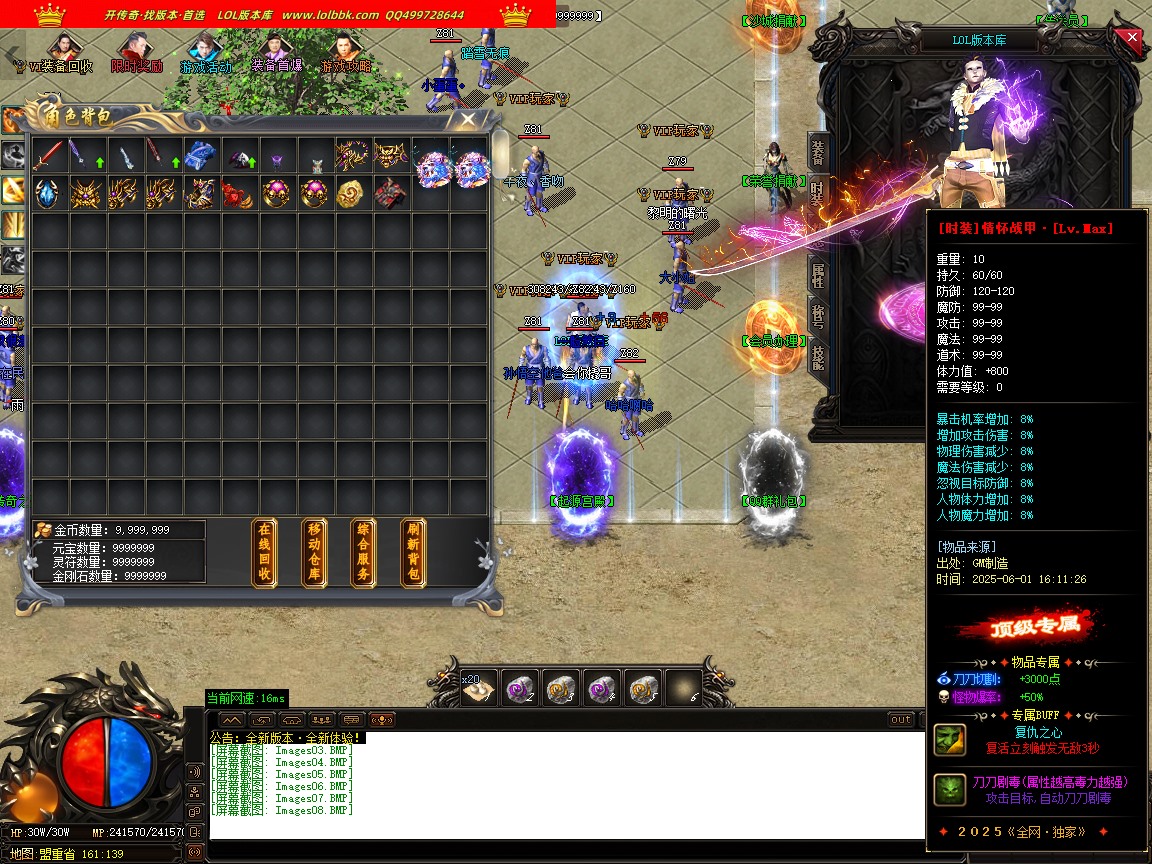Select the red scorpion item in the backpack
Screen dimensions: 1152x864
point(238,193)
